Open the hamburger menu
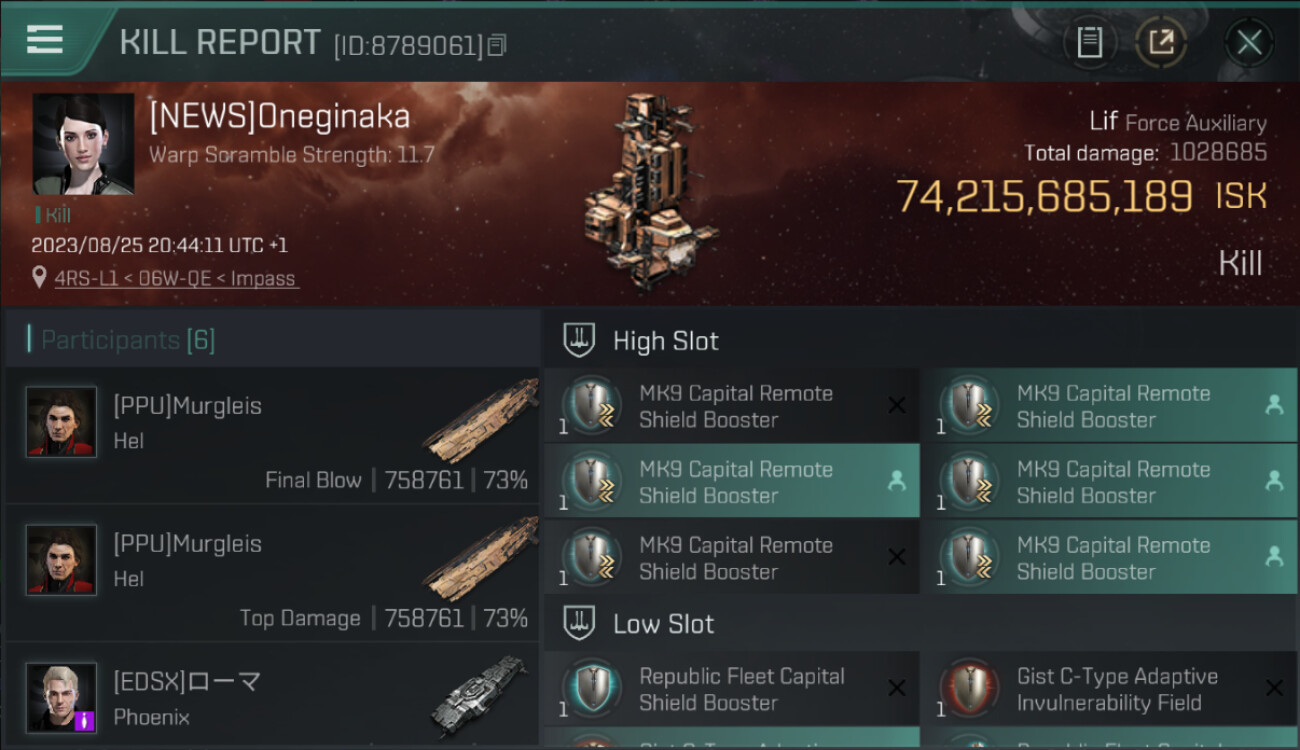The width and height of the screenshot is (1300, 750). pos(45,39)
